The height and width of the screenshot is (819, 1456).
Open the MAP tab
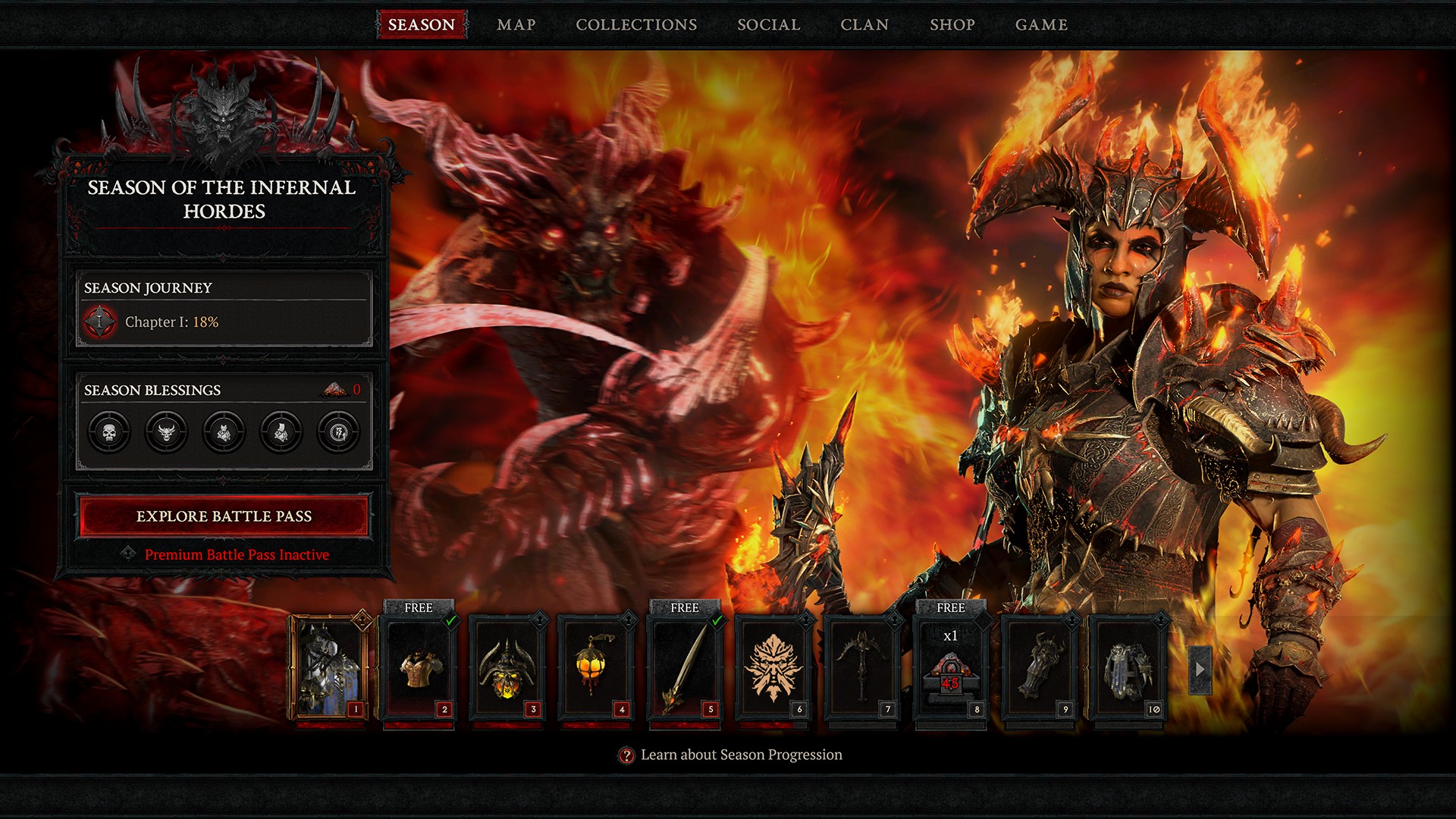coord(516,24)
